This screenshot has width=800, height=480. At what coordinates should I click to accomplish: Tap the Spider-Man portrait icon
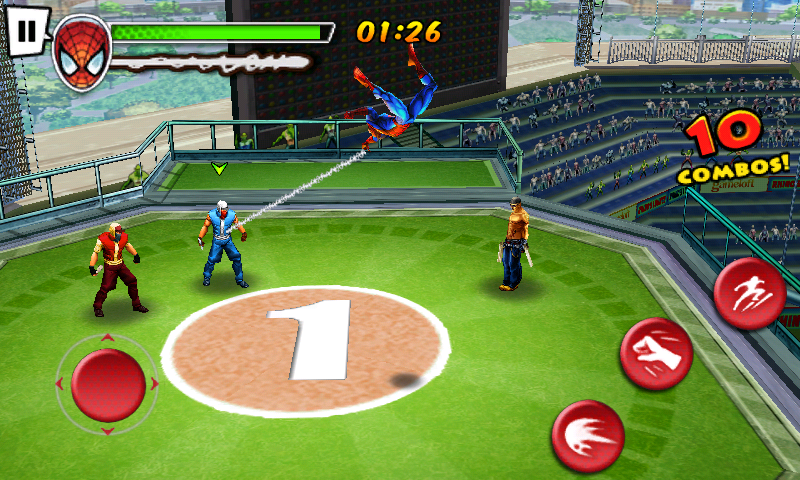(x=81, y=52)
